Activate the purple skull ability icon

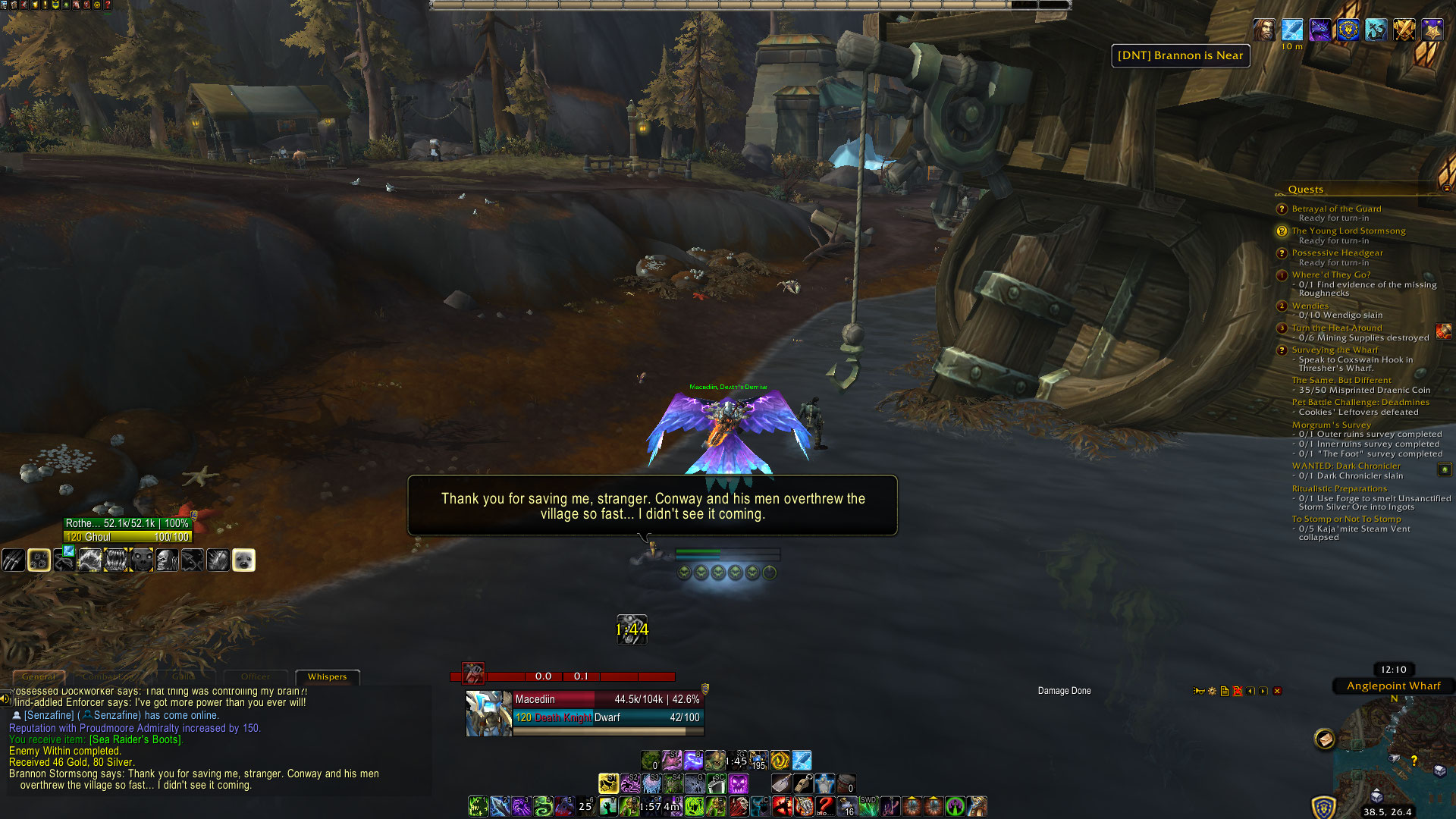[739, 783]
